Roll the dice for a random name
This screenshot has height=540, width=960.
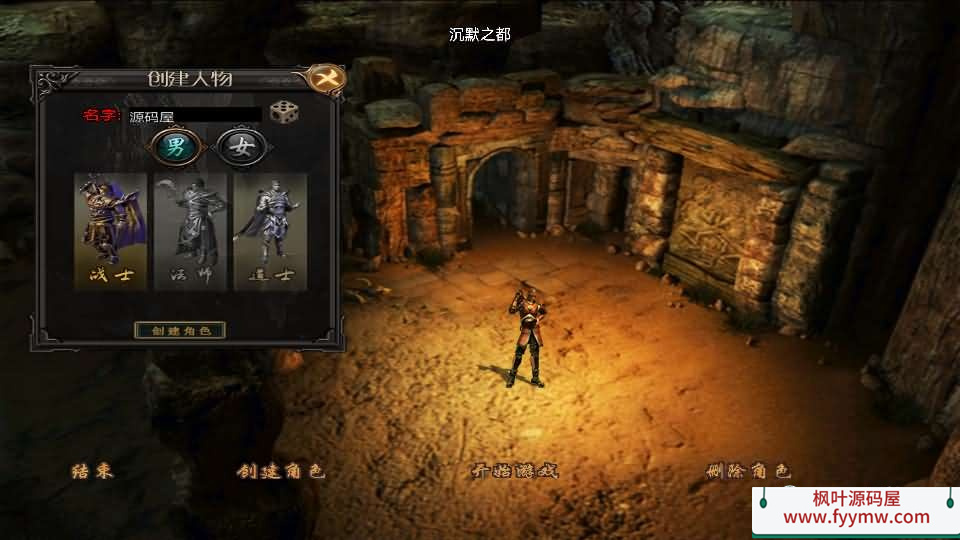(x=284, y=113)
